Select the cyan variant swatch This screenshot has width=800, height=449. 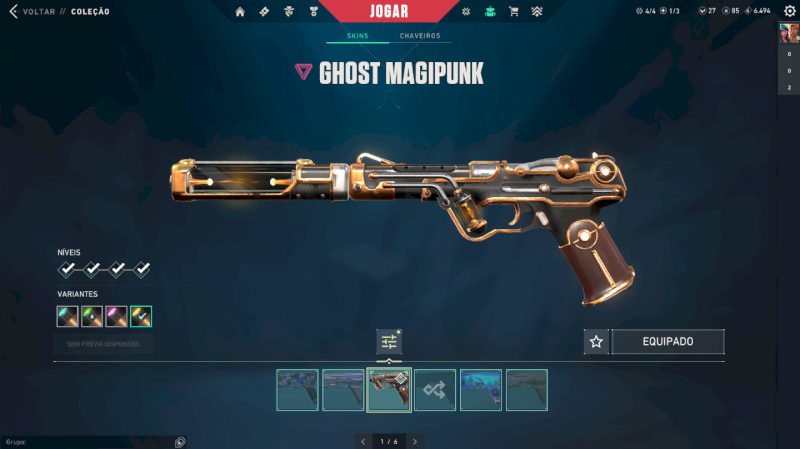(68, 317)
